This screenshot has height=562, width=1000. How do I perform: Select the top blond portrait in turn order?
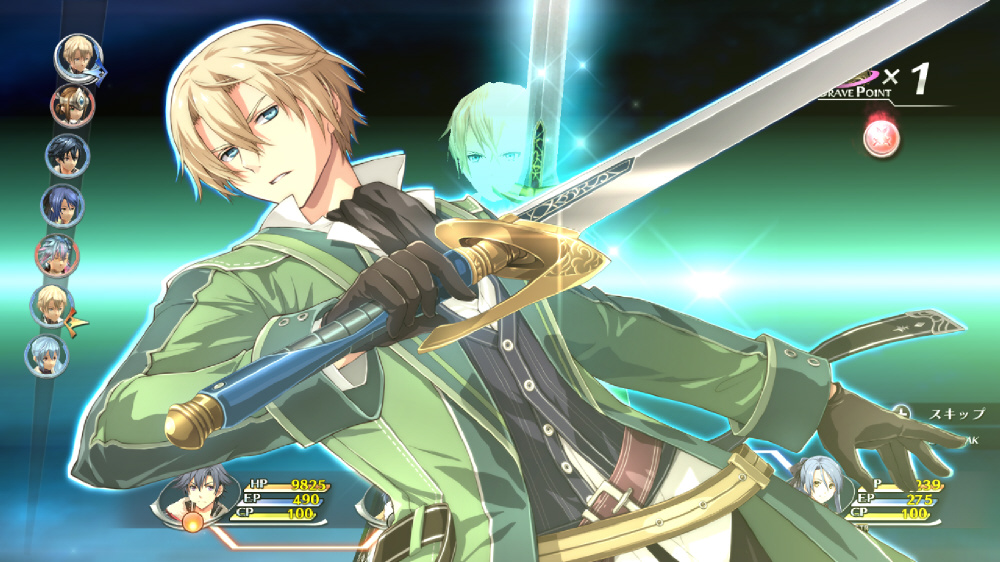coord(75,56)
